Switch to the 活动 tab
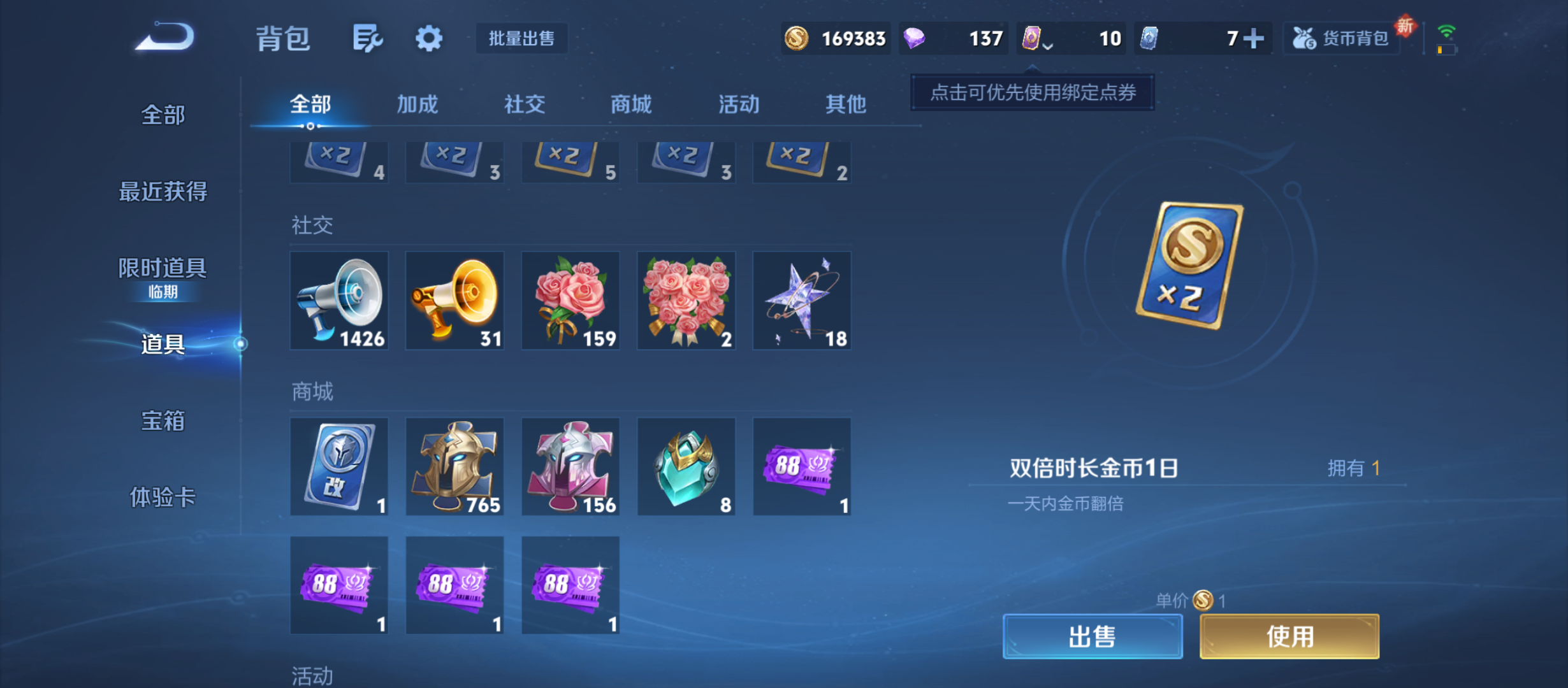The width and height of the screenshot is (1568, 688). [737, 104]
